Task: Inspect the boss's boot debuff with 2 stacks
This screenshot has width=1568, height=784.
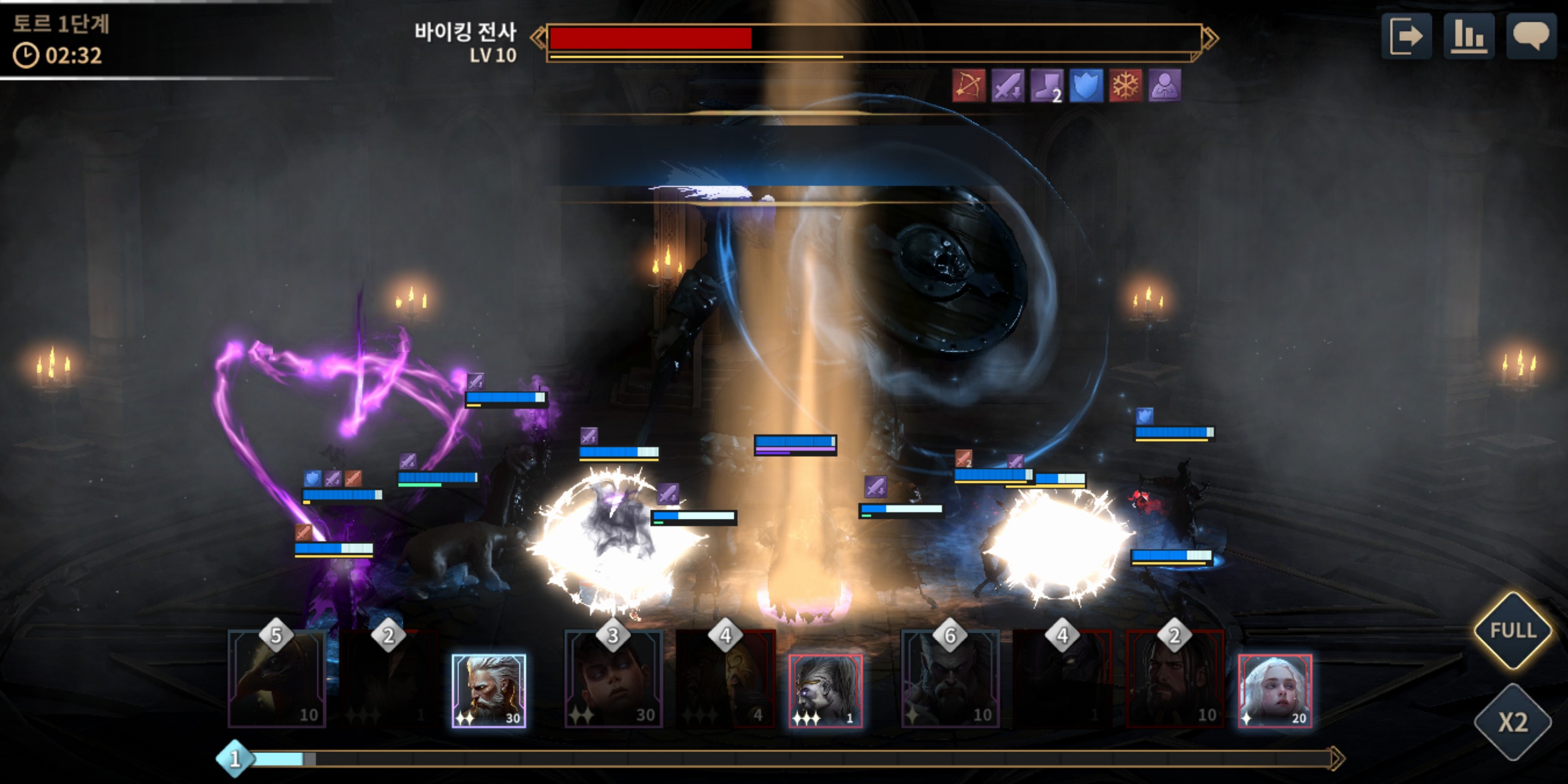Action: [1047, 85]
